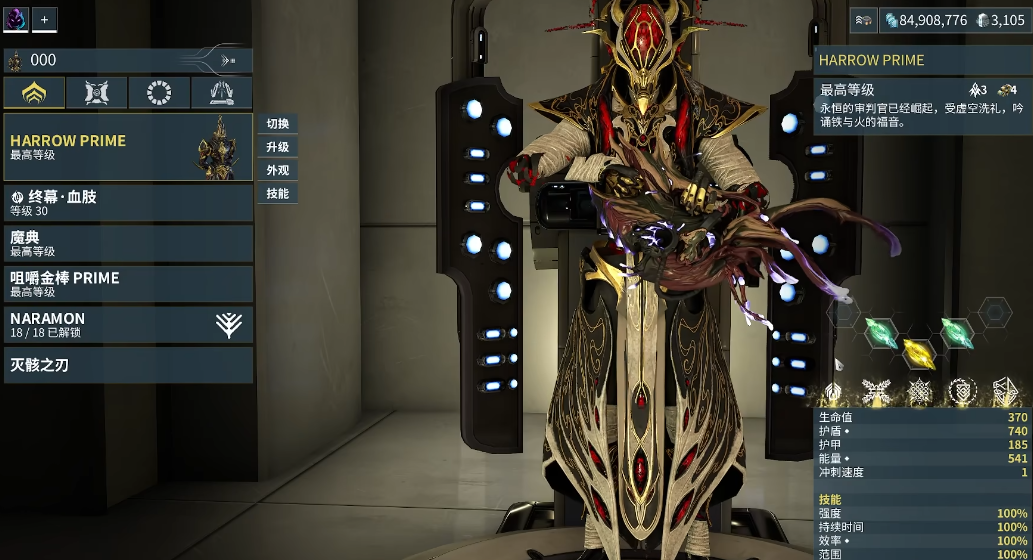
Task: Open the 外观 appearance button
Action: [x=277, y=170]
